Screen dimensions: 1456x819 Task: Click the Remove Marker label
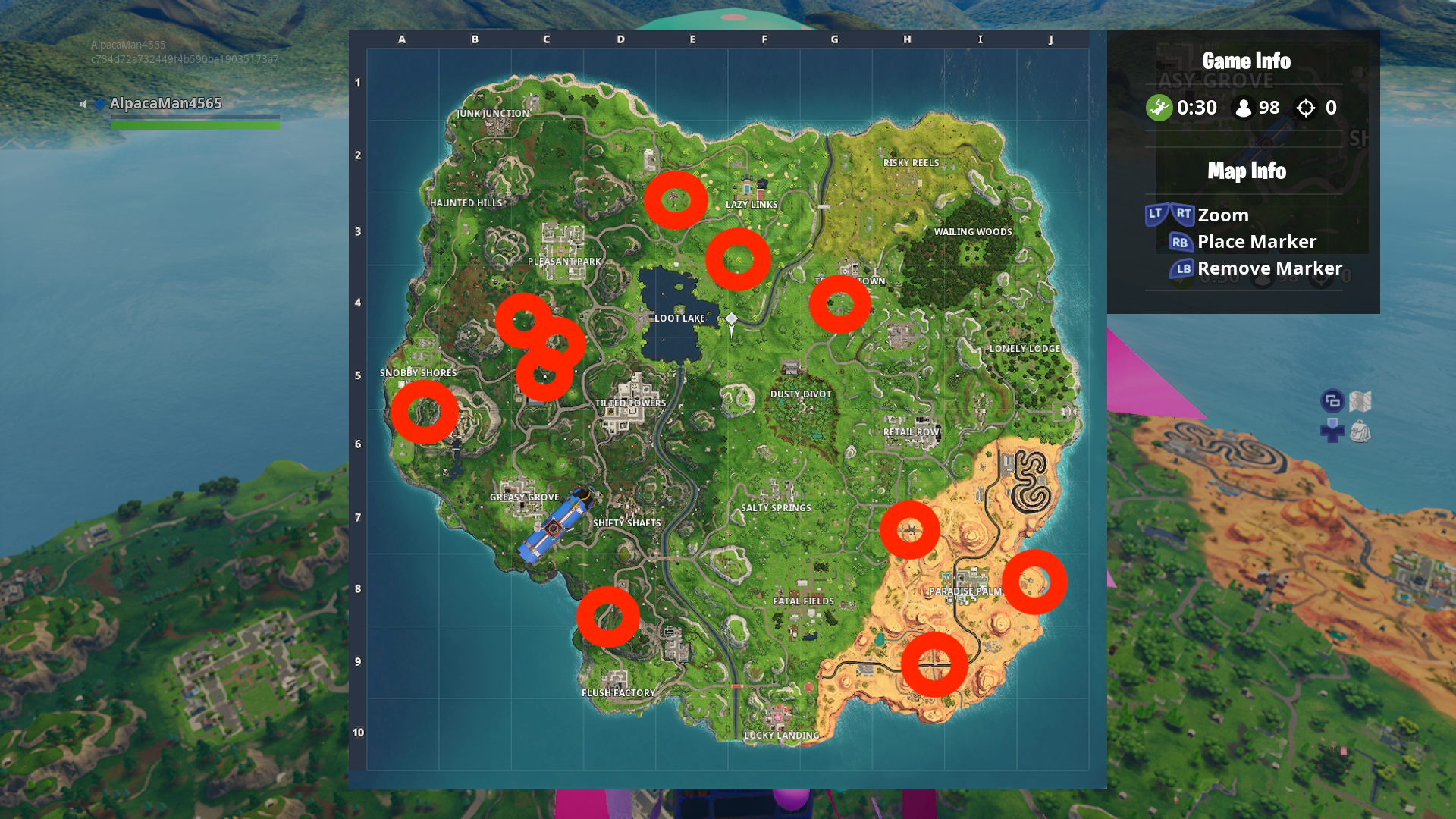(1271, 268)
